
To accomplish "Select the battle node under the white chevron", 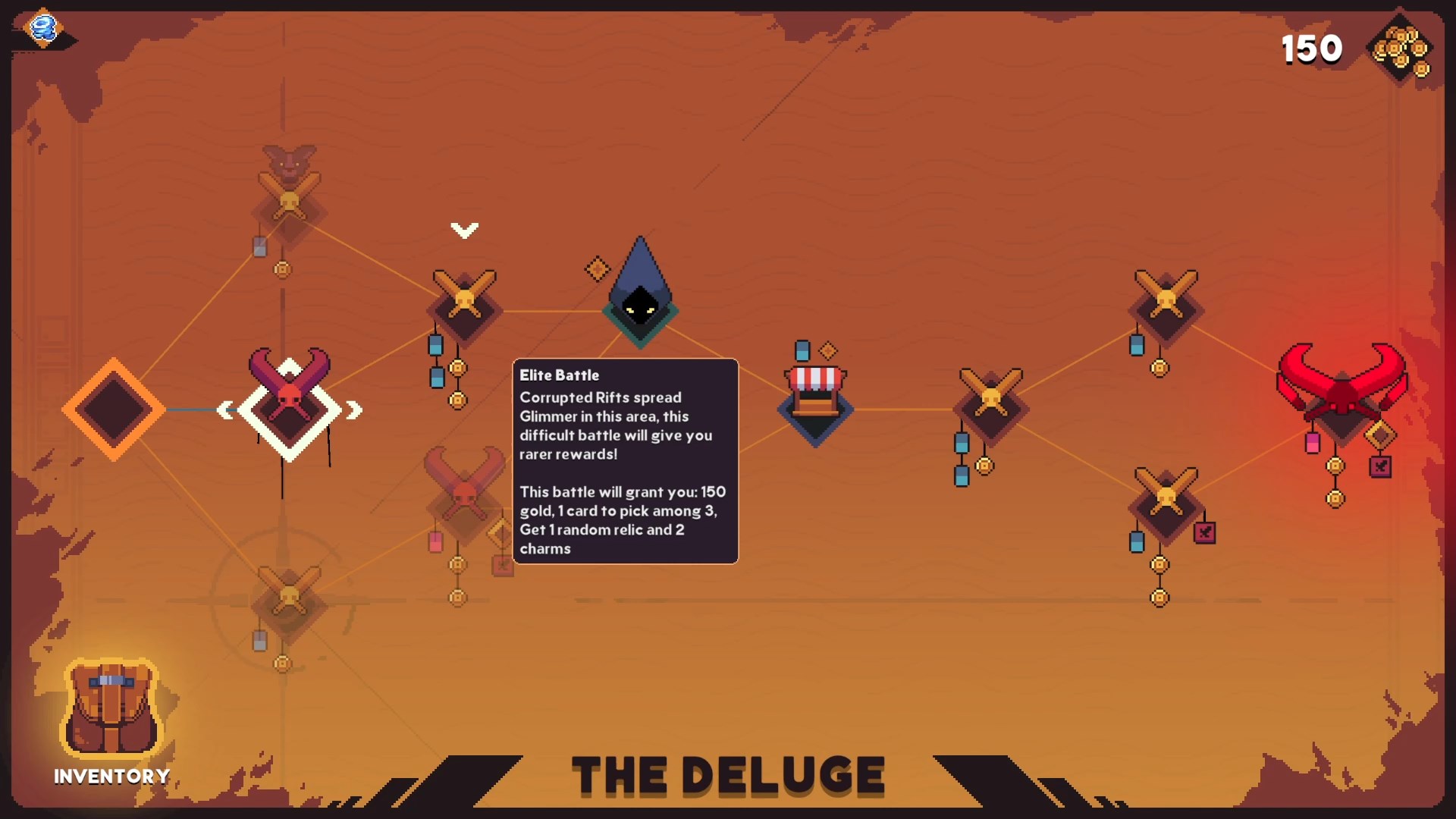I will pos(464,303).
